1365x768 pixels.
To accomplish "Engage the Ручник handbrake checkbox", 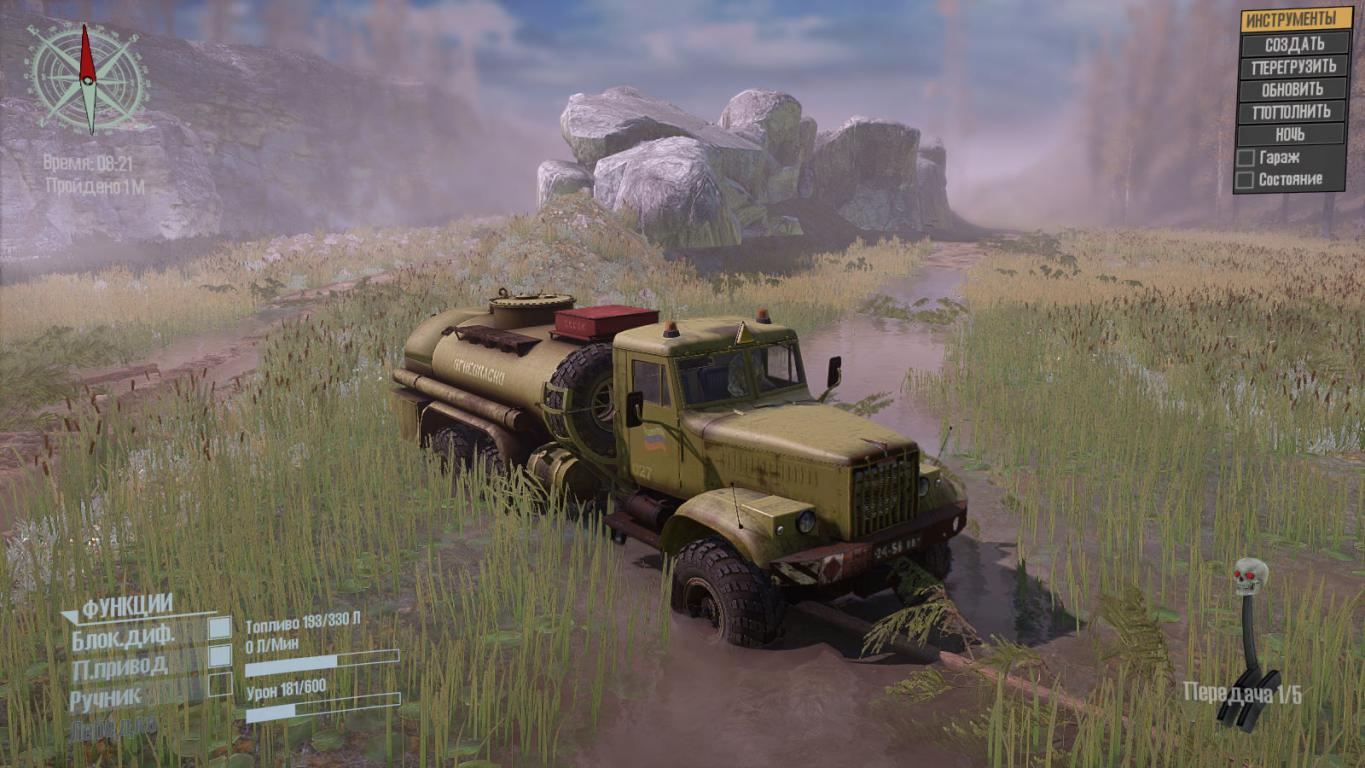I will [x=219, y=684].
